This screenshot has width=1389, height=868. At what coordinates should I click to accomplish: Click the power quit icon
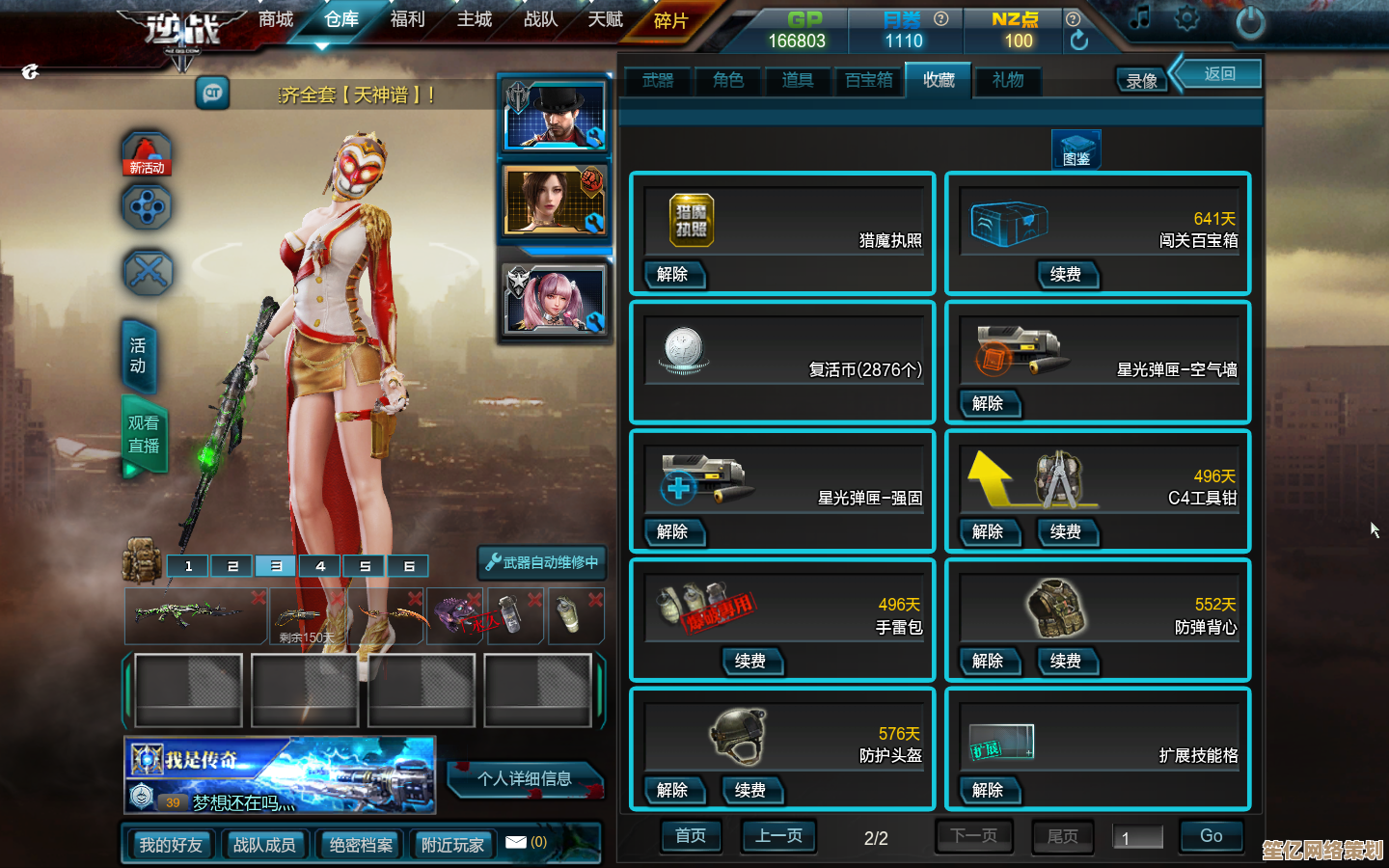[1250, 22]
